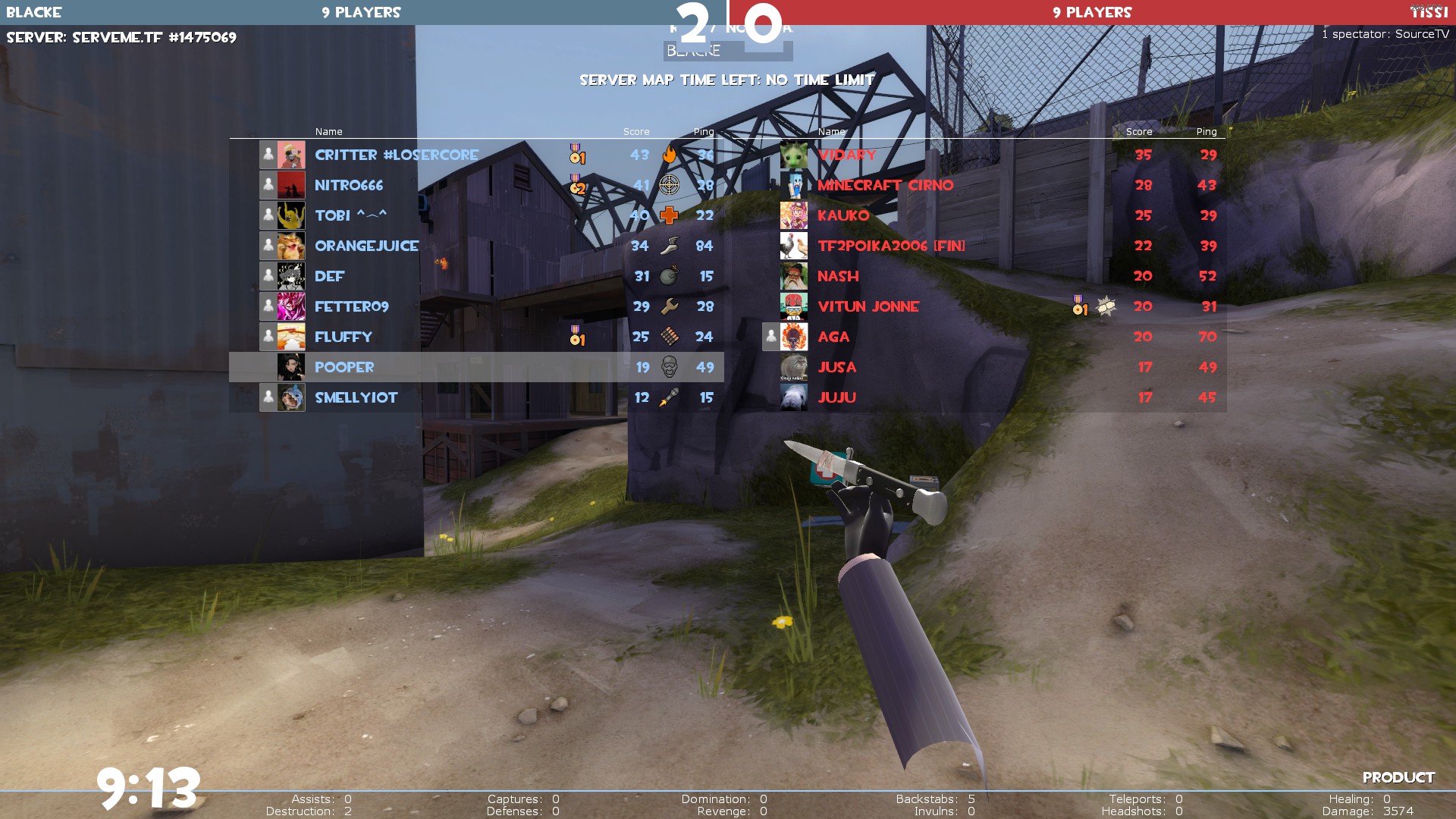
Task: Click NITRO666's player row
Action: 349,185
